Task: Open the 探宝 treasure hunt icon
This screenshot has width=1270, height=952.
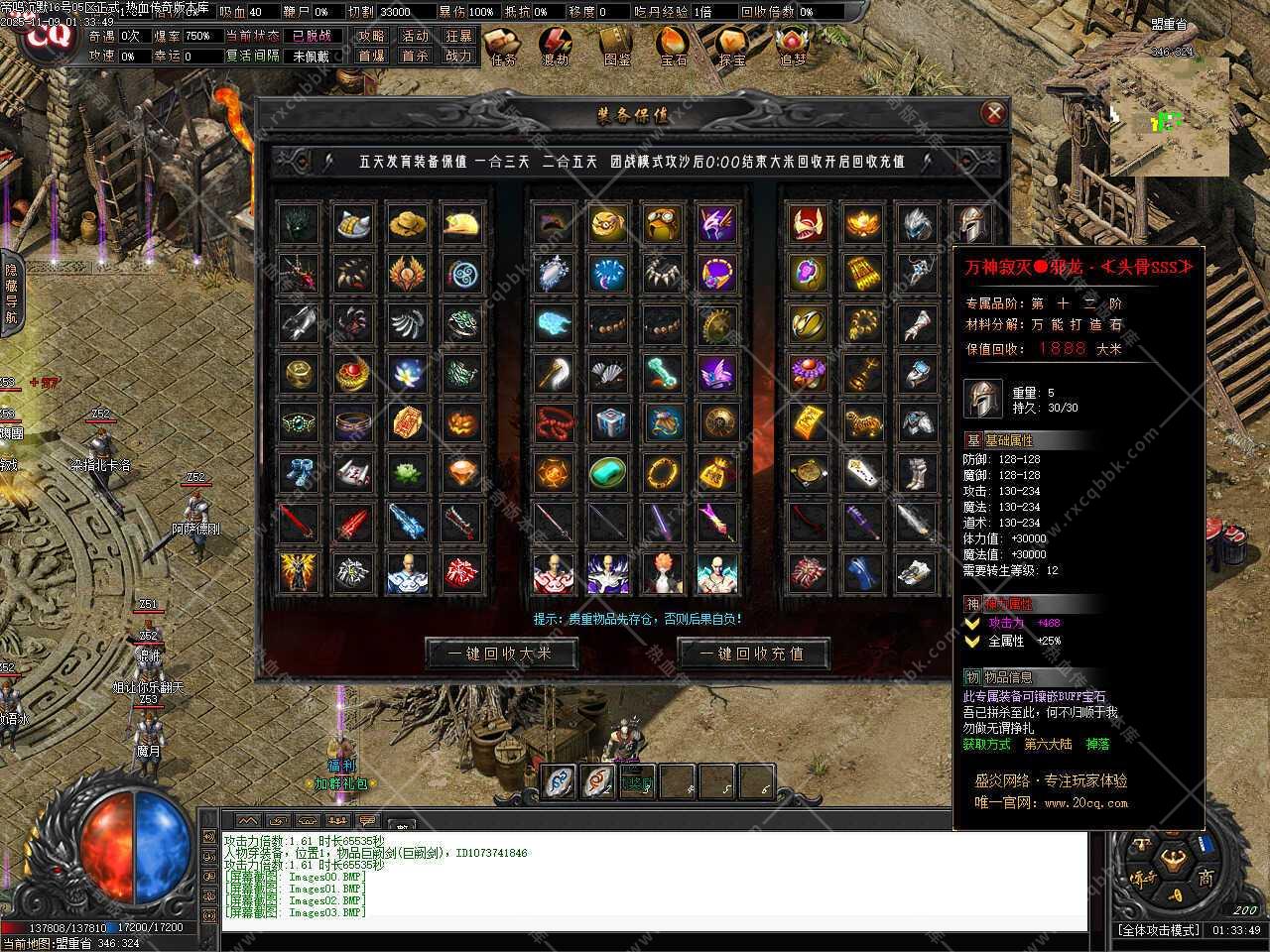Action: (x=732, y=46)
